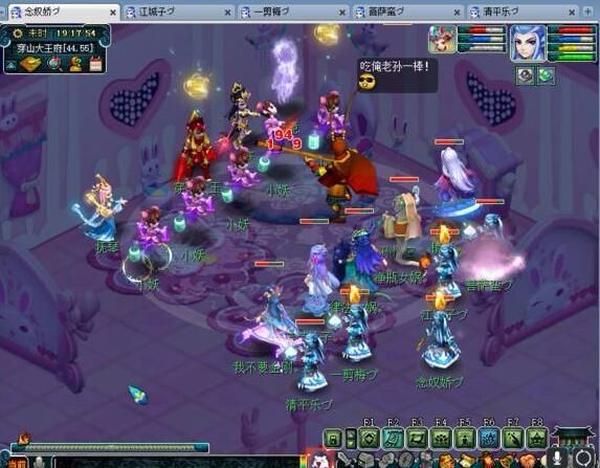Use the F2 skill icon

click(x=391, y=438)
